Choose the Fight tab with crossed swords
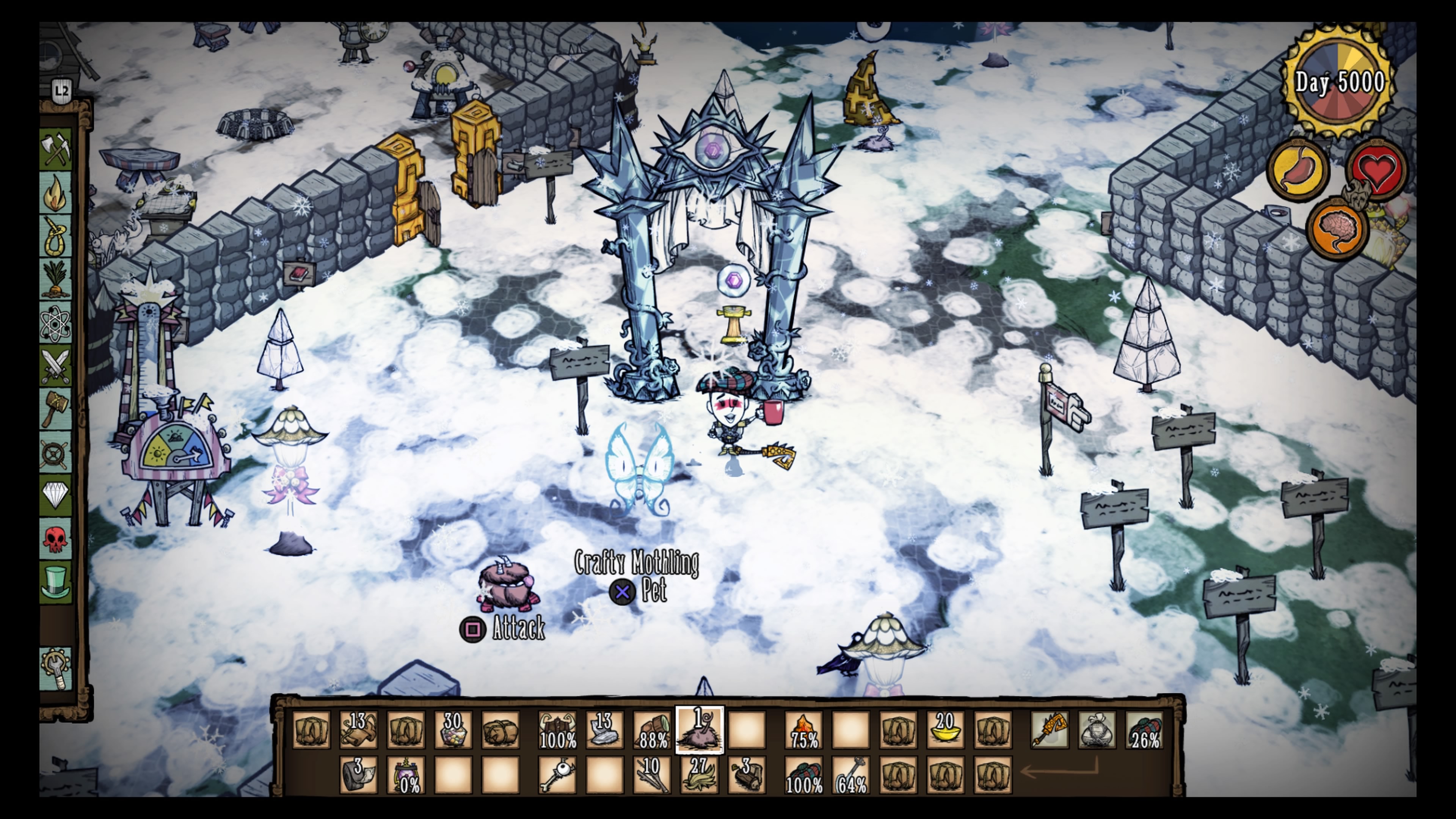This screenshot has height=819, width=1456. [x=56, y=366]
